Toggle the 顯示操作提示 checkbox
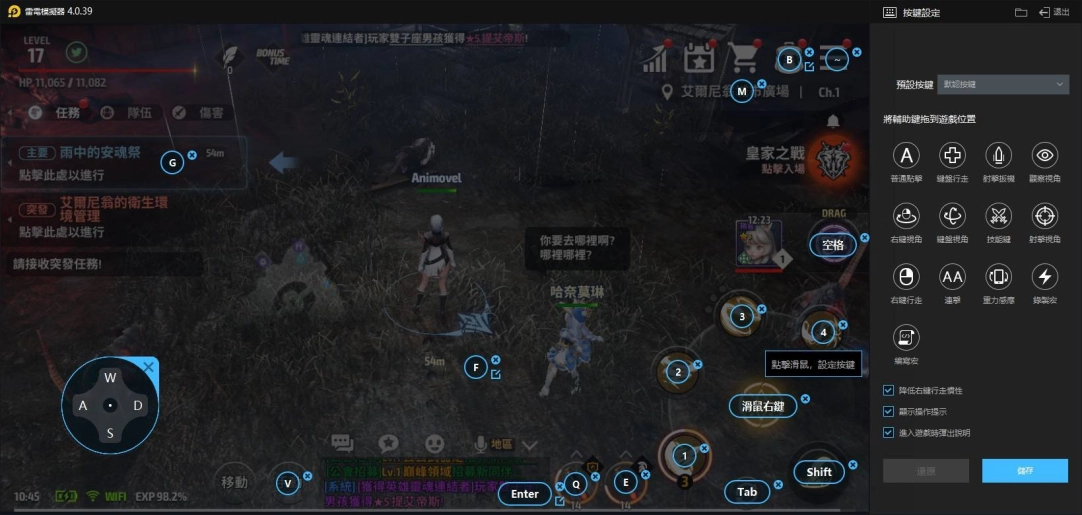This screenshot has width=1082, height=515. point(889,411)
